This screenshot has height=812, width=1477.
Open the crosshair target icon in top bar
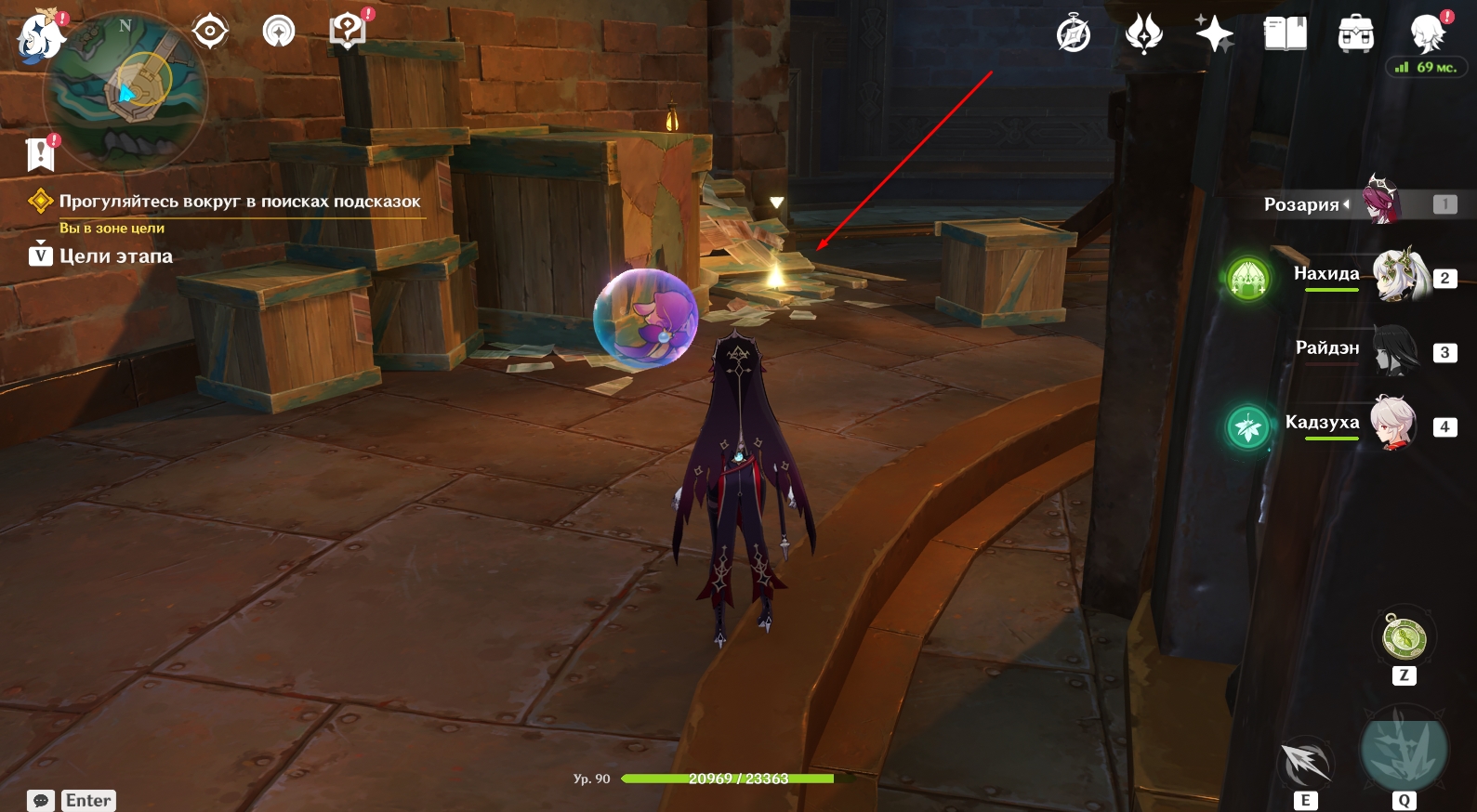(210, 32)
